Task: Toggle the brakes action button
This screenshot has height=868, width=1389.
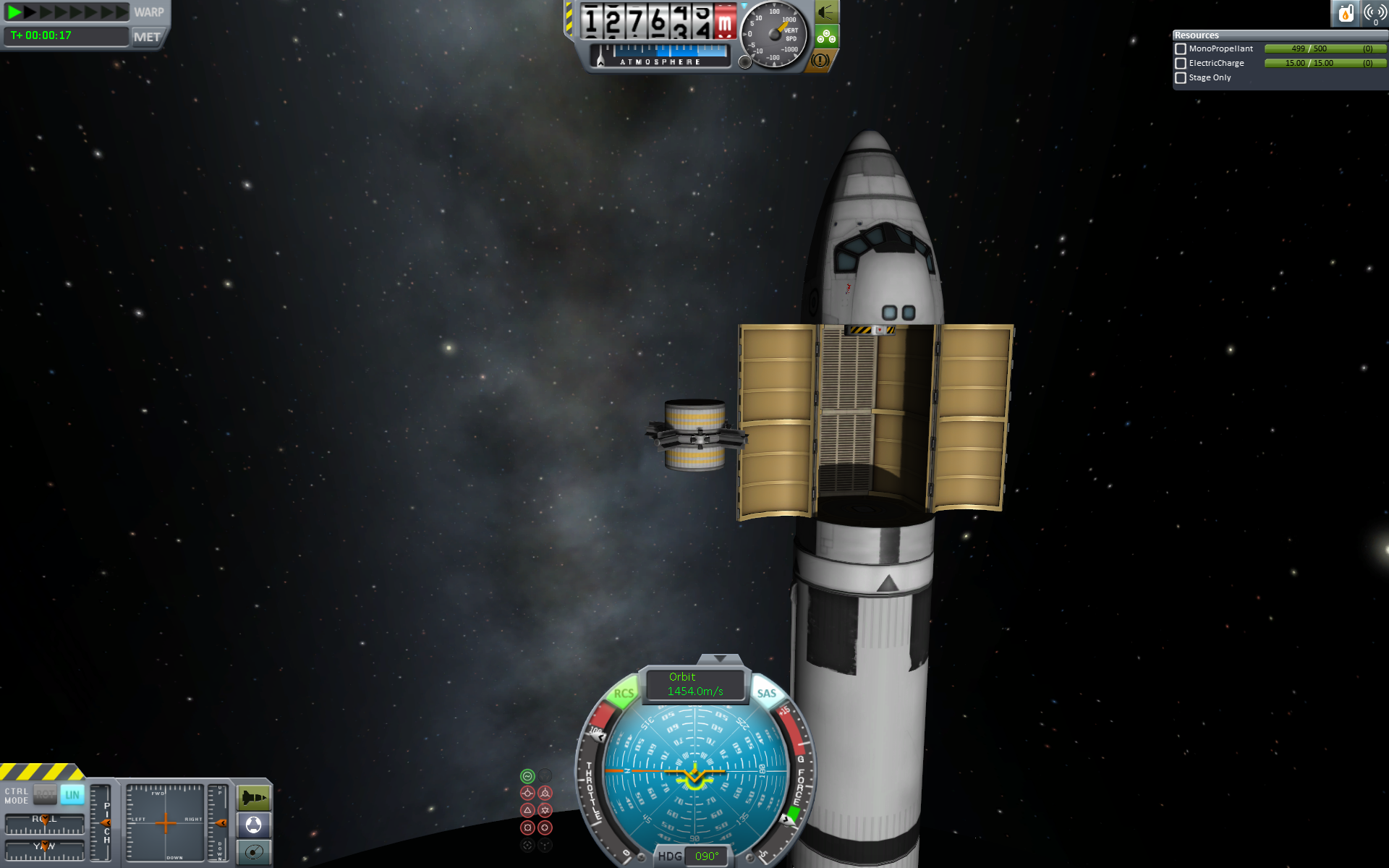Action: 820,61
